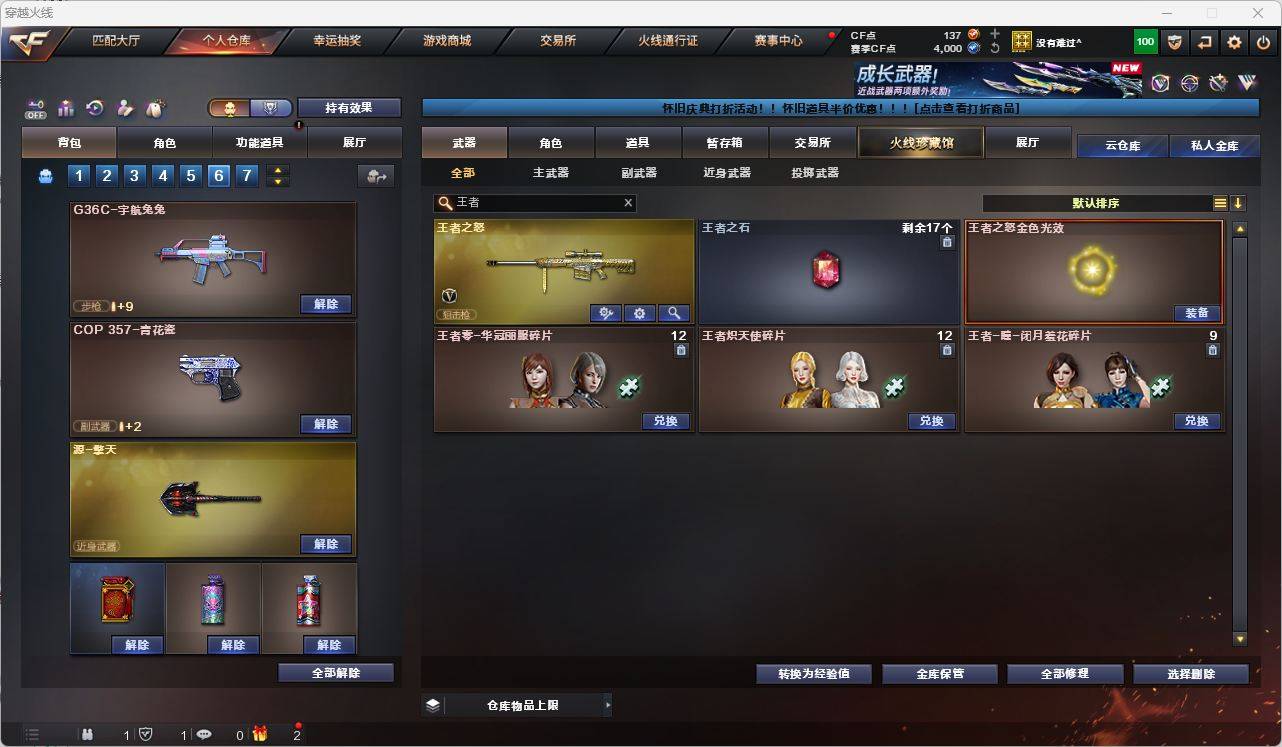Toggle the OFF key switch above the backpack
Viewport: 1282px width, 747px height.
pyautogui.click(x=36, y=108)
